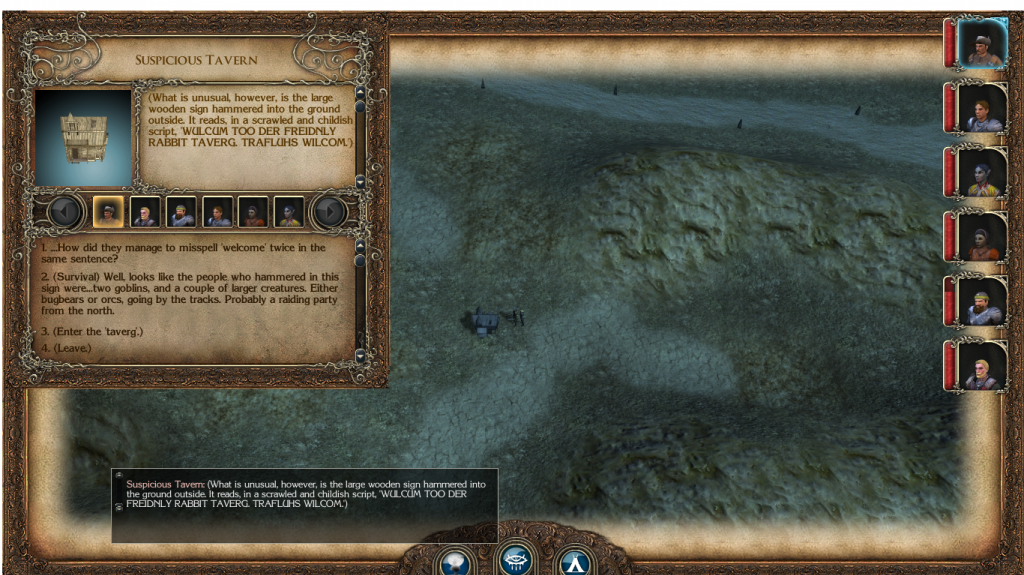This screenshot has height=575, width=1024.
Task: Select the orange-clad woman in the party bar
Action: 980,237
